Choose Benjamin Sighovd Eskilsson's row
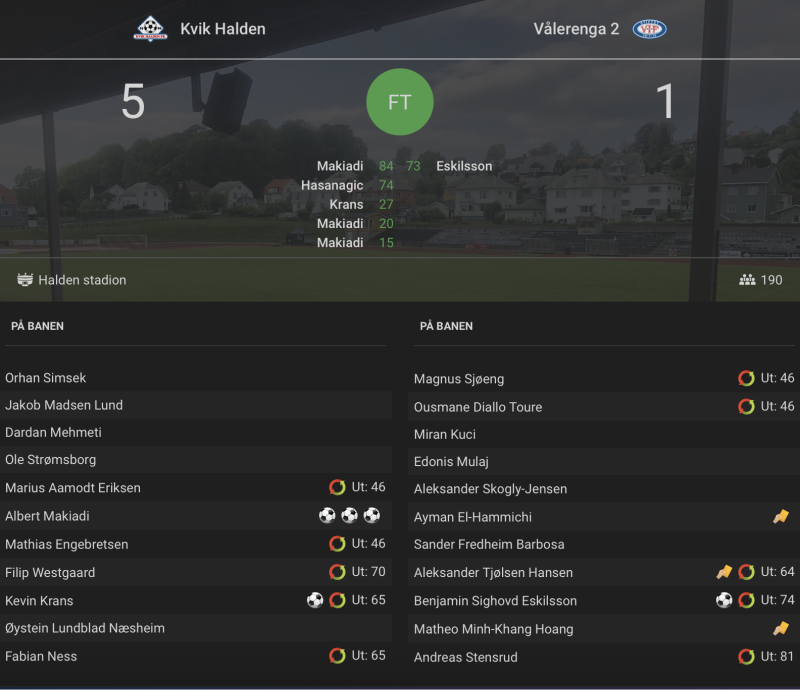800x690 pixels. tap(495, 601)
